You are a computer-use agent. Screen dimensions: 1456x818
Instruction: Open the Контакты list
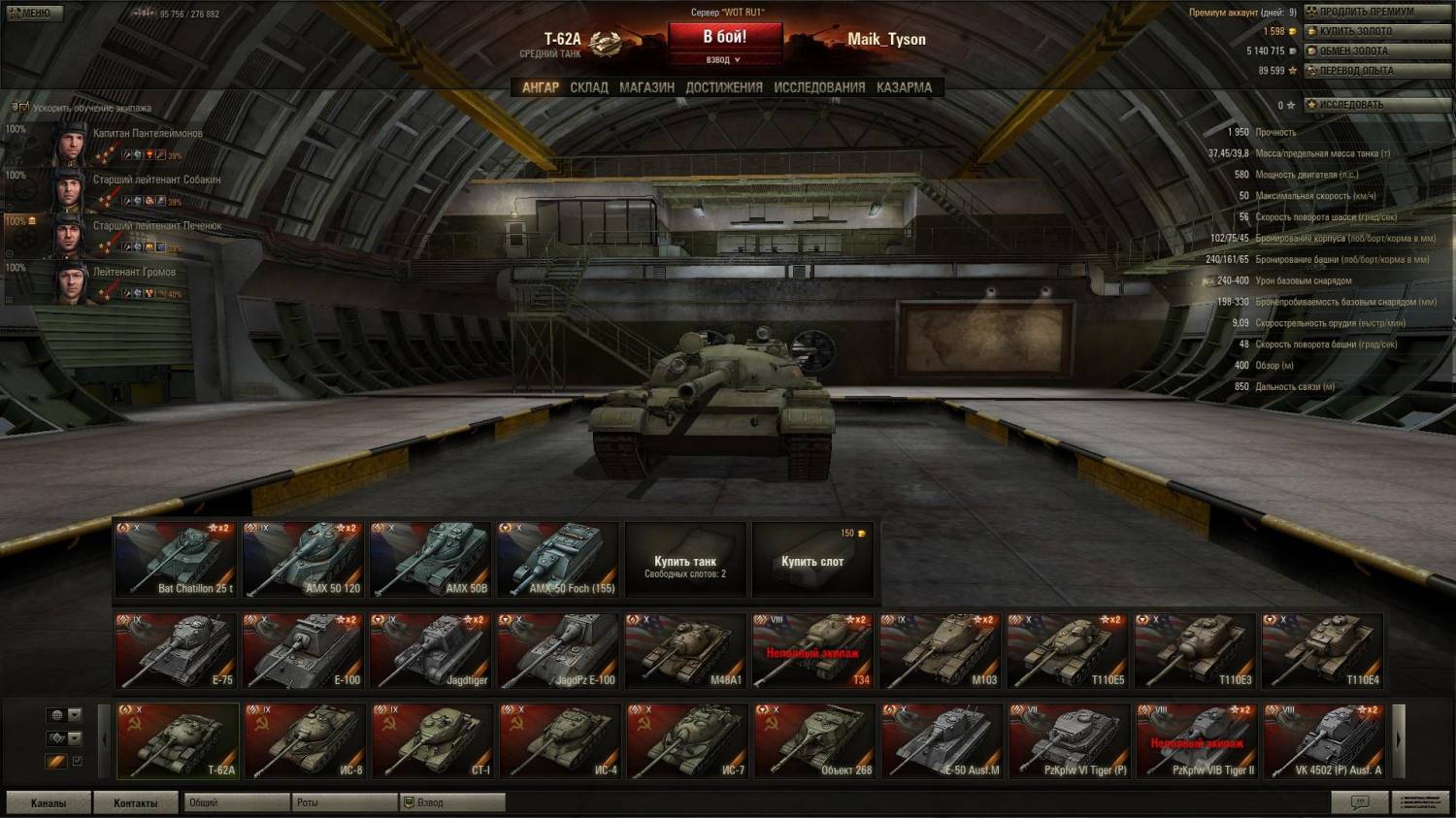tap(136, 803)
